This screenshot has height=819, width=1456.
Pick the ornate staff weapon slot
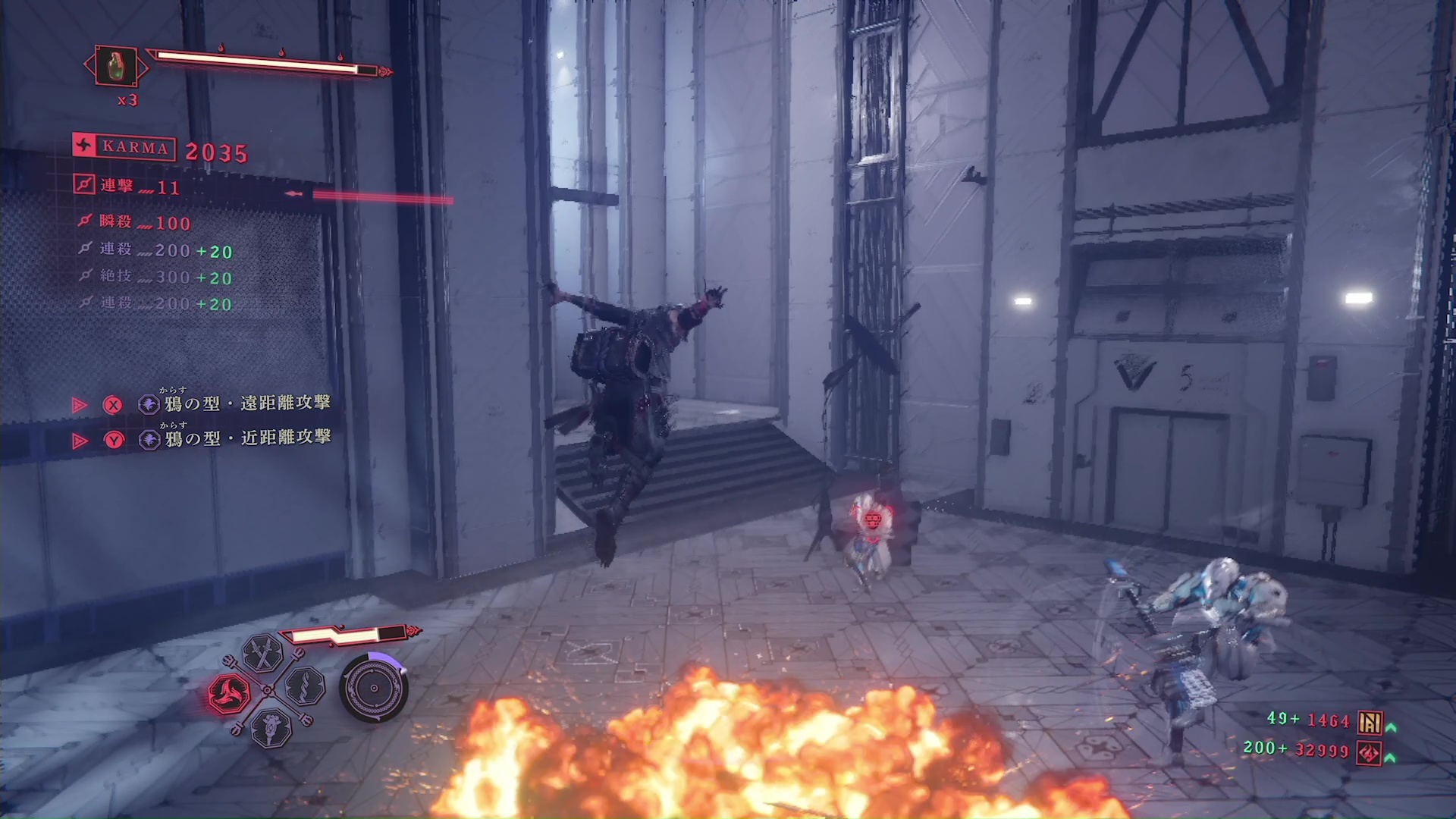pos(271,728)
